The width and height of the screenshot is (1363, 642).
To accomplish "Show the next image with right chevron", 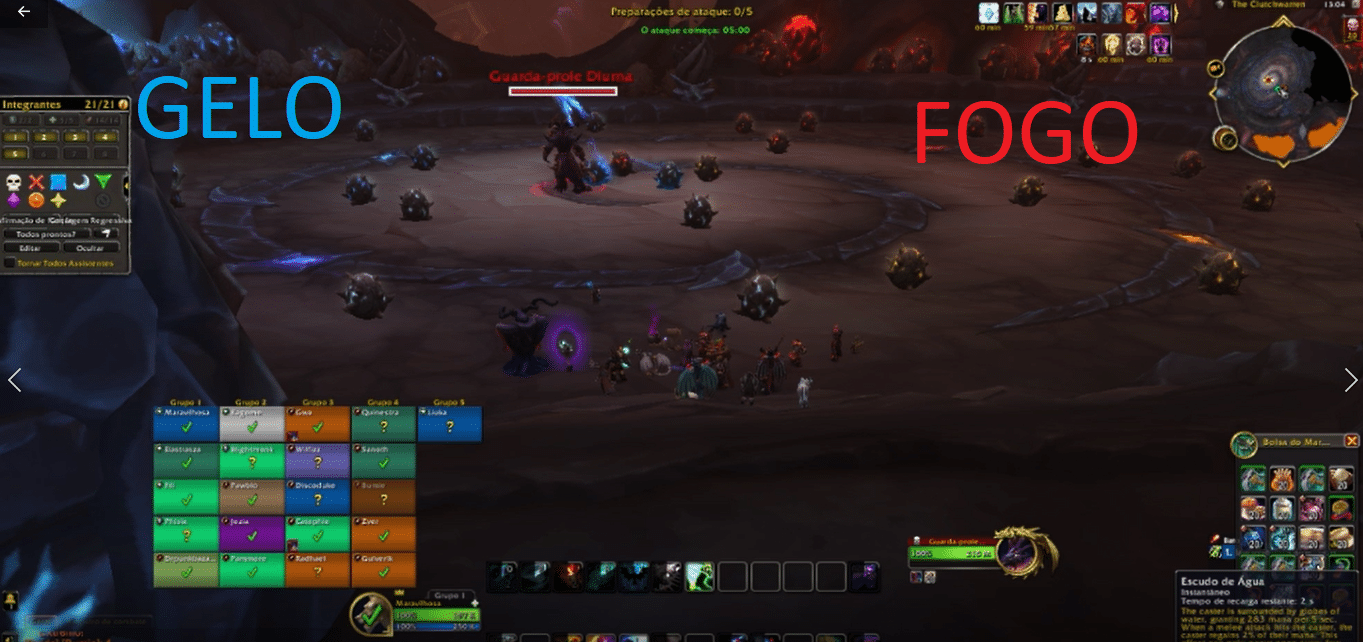I will pyautogui.click(x=1350, y=380).
